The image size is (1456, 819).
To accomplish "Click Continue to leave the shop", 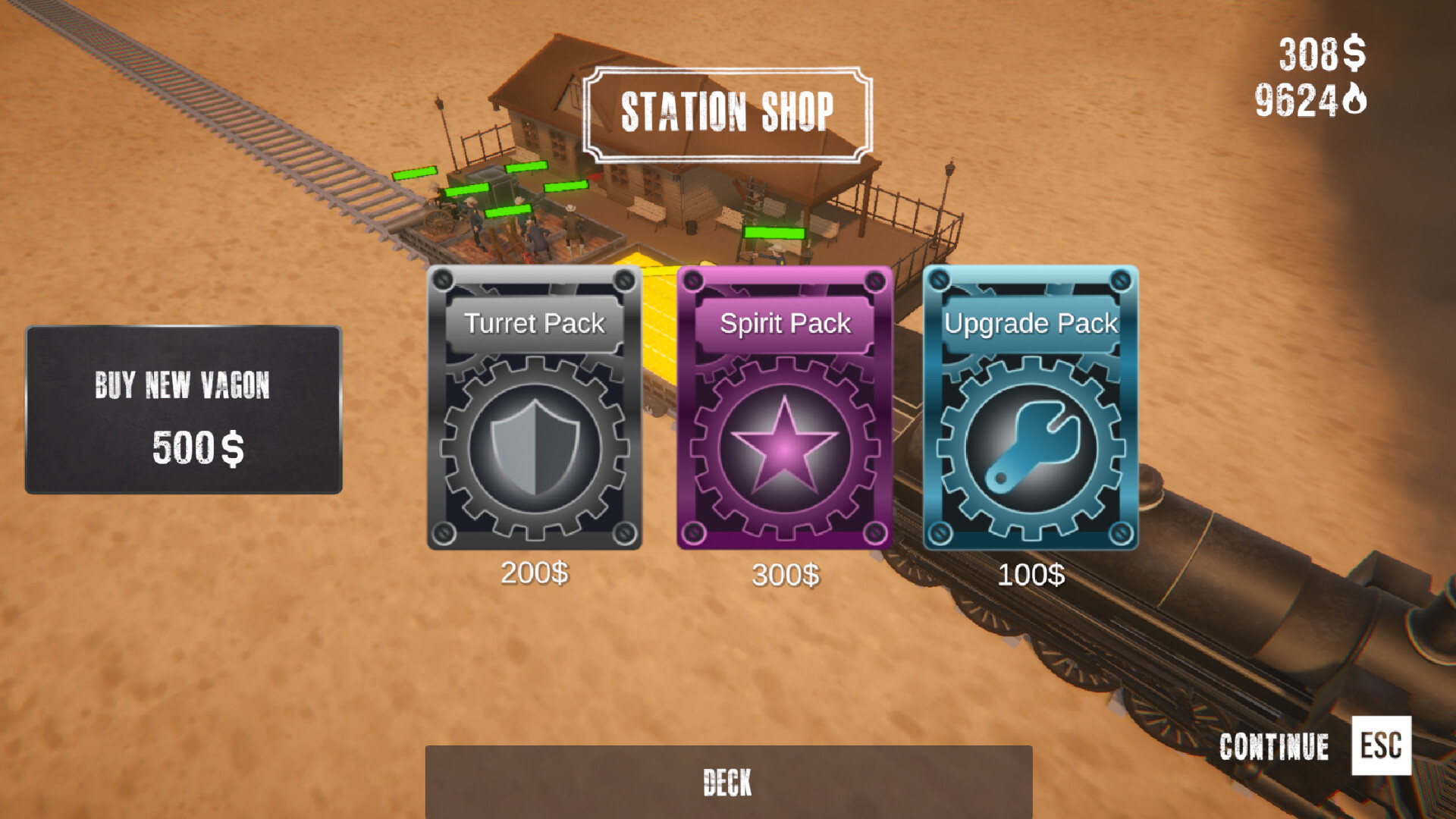I will 1274,746.
